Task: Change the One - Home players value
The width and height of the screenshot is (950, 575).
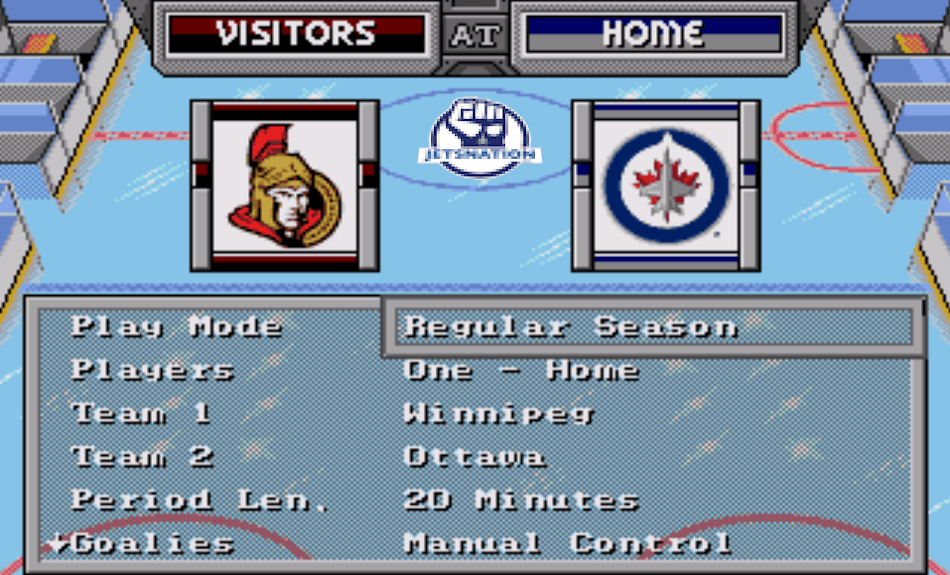Action: click(x=521, y=370)
